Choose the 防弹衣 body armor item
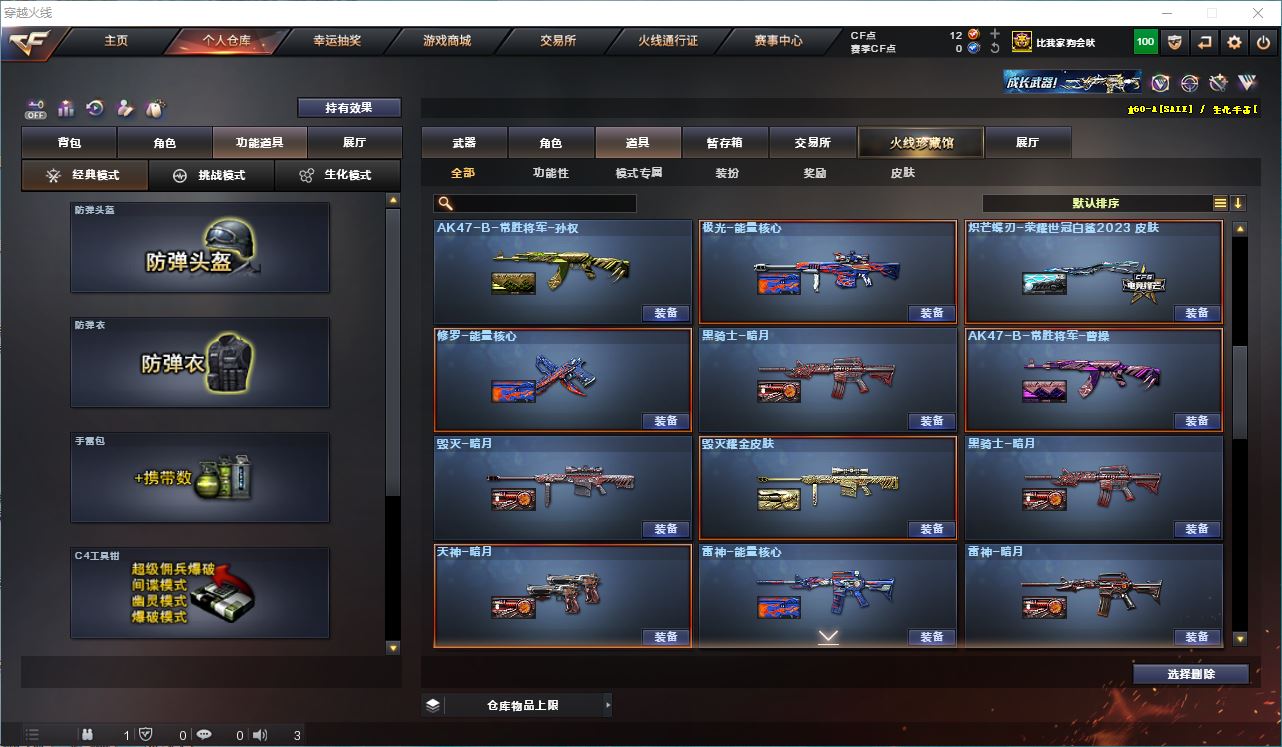The height and width of the screenshot is (747, 1282). [200, 362]
